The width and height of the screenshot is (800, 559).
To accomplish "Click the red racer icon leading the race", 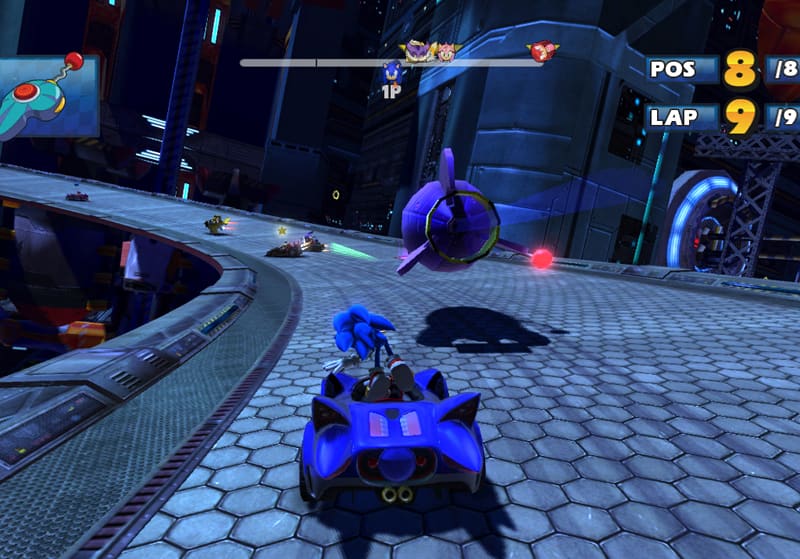I will pos(542,51).
